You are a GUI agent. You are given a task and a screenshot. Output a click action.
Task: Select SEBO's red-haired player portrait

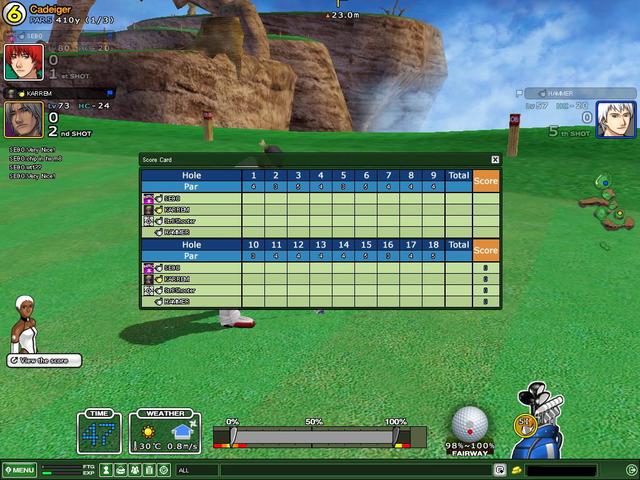click(19, 62)
